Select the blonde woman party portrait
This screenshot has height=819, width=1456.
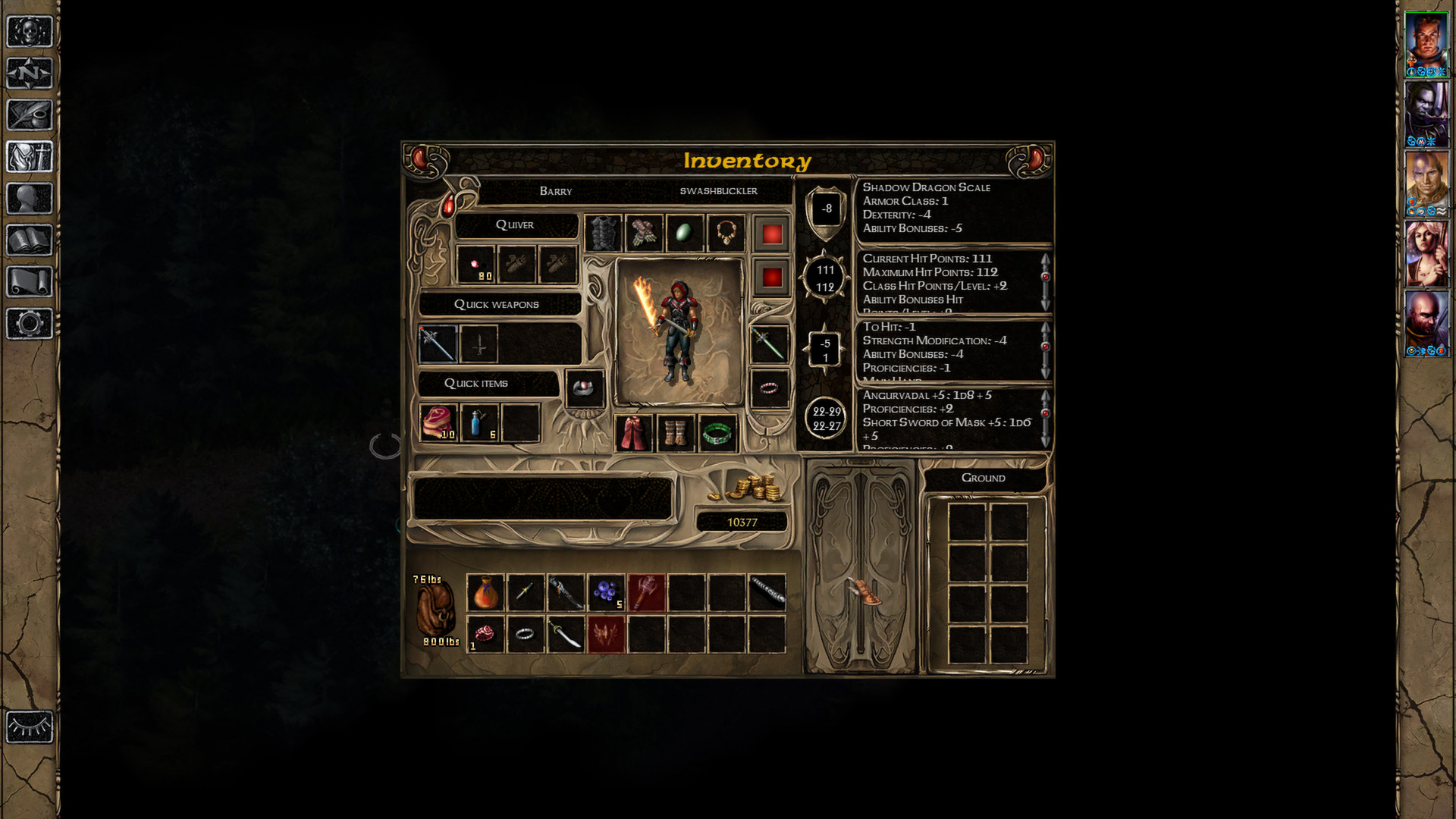pos(1426,253)
